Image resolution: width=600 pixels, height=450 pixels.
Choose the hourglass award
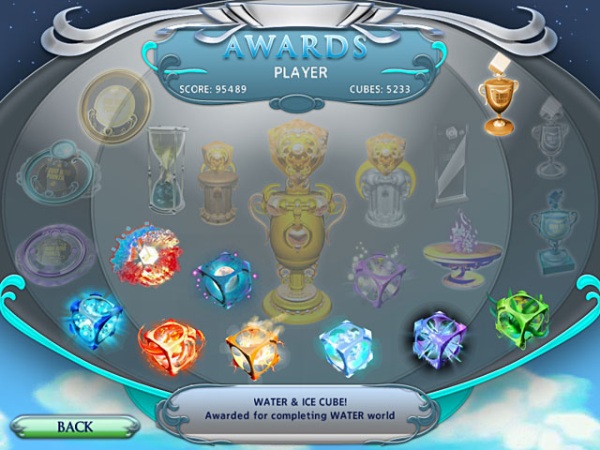pos(165,165)
